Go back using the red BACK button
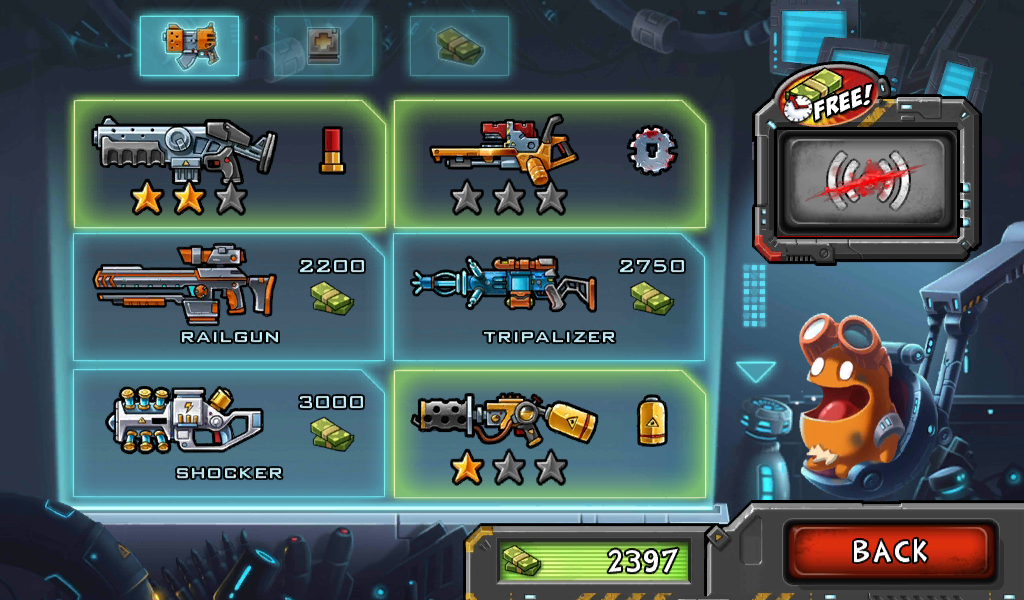Viewport: 1024px width, 600px height. pyautogui.click(x=889, y=551)
